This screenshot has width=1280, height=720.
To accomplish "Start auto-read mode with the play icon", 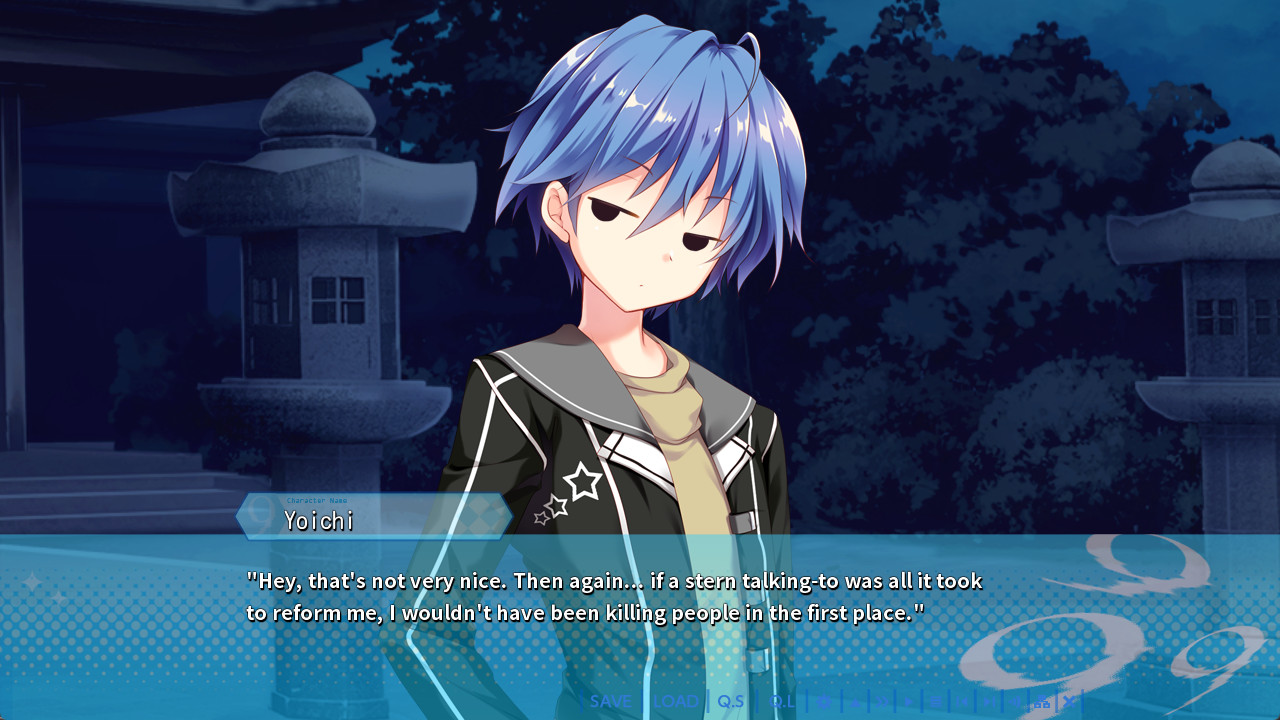I will pyautogui.click(x=908, y=702).
